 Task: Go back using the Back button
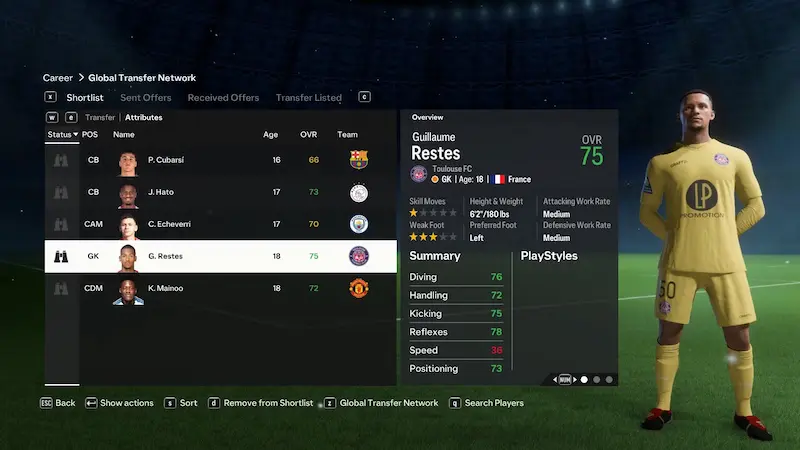click(x=58, y=403)
